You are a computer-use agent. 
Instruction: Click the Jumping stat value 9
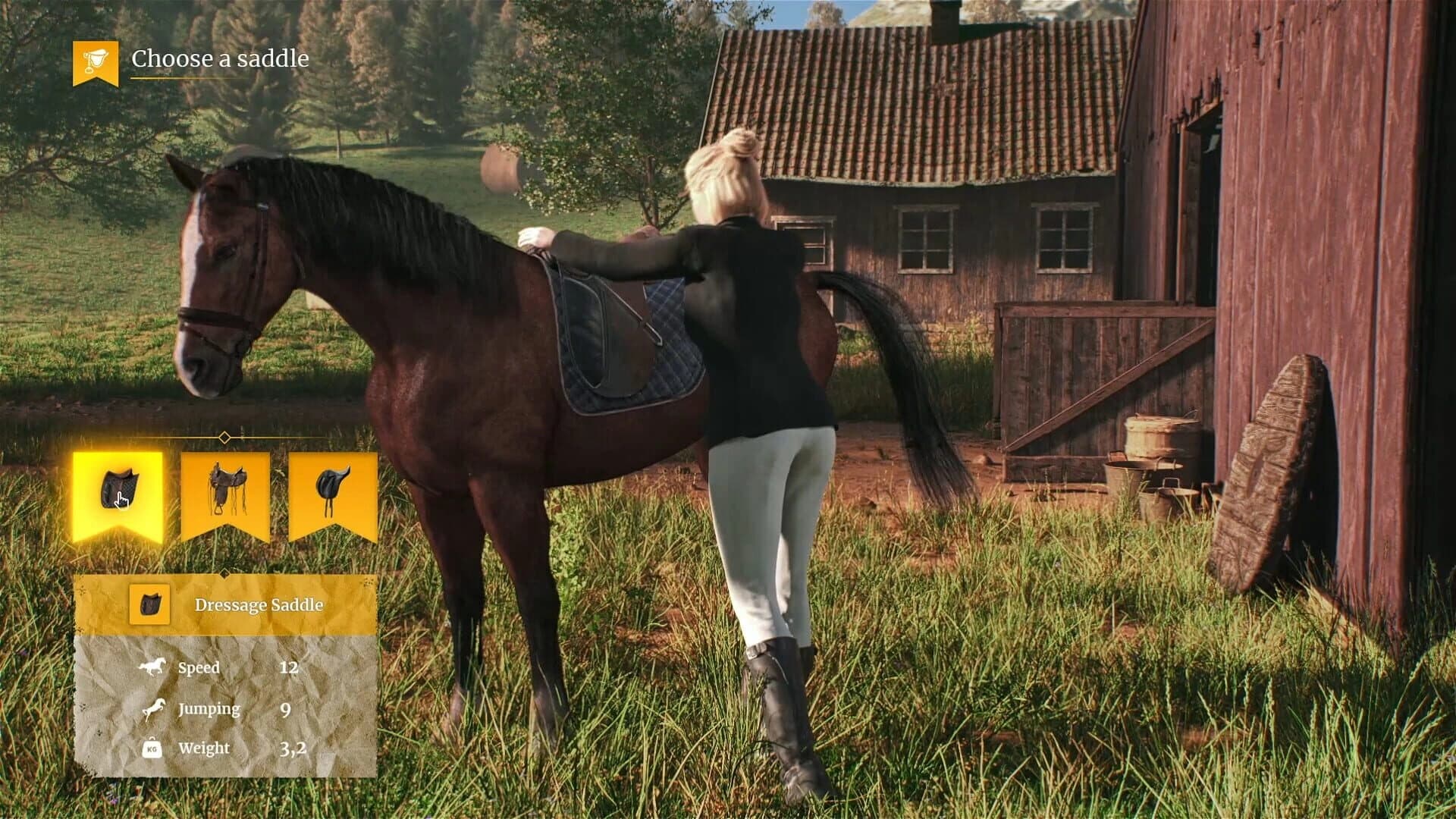click(x=284, y=708)
